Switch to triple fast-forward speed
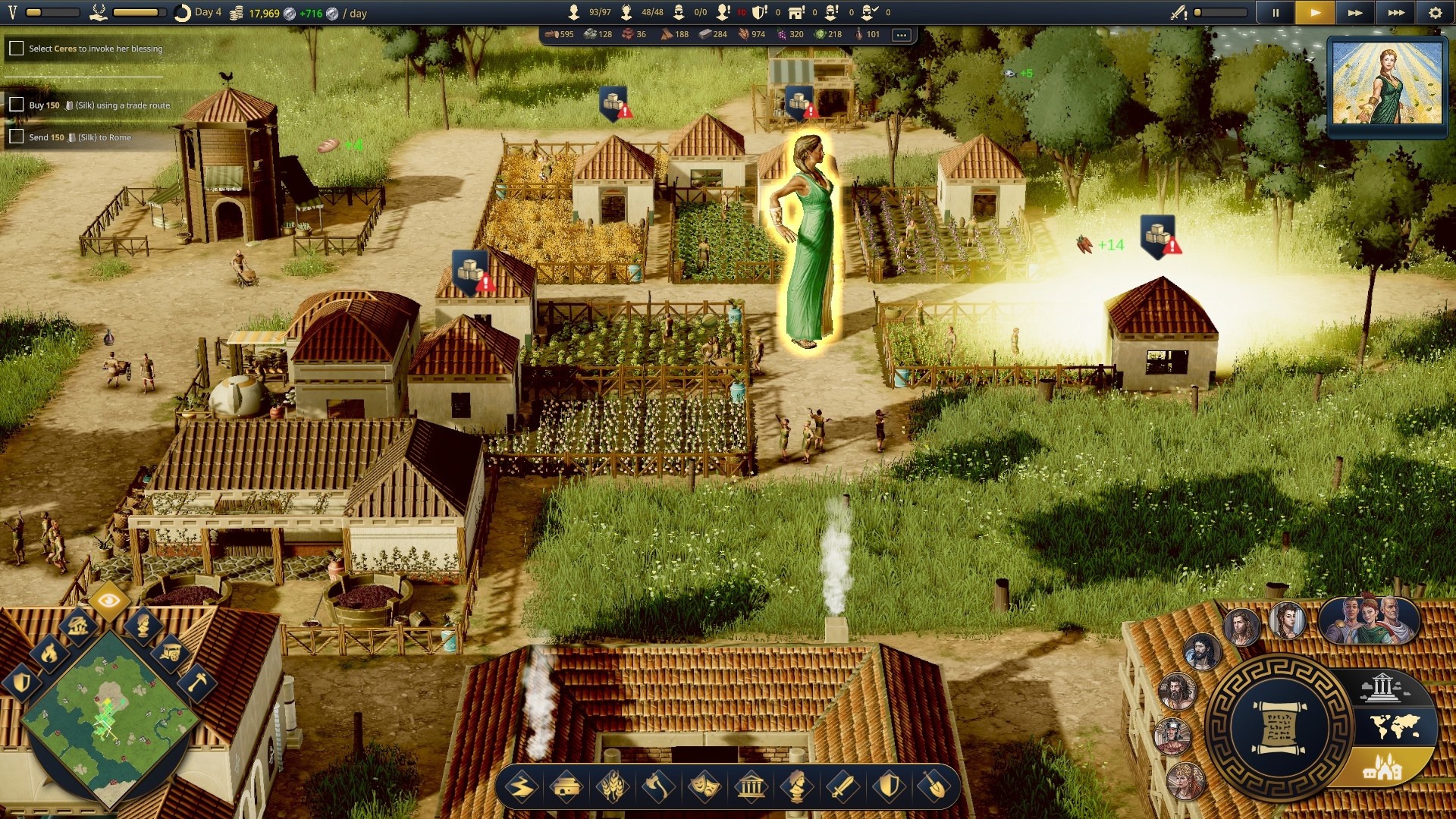The height and width of the screenshot is (819, 1456). (x=1395, y=13)
